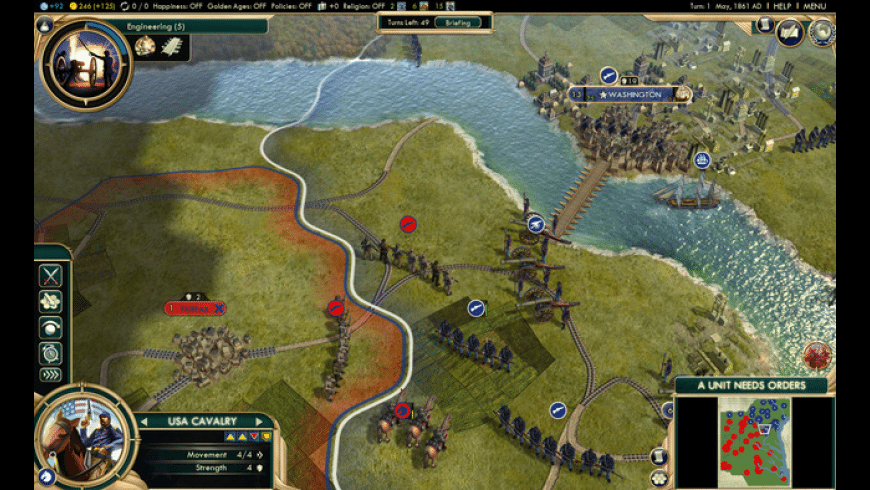Click the red combat notification icon
The height and width of the screenshot is (490, 870).
click(817, 355)
